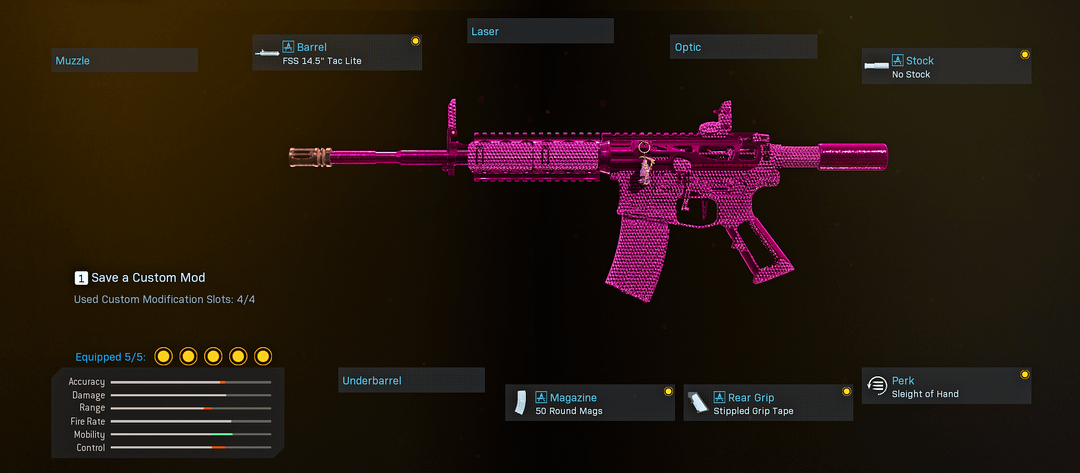Select the Rear Grip Stippled Grip Tape slot
Viewport: 1080px width, 473px height.
coord(768,403)
